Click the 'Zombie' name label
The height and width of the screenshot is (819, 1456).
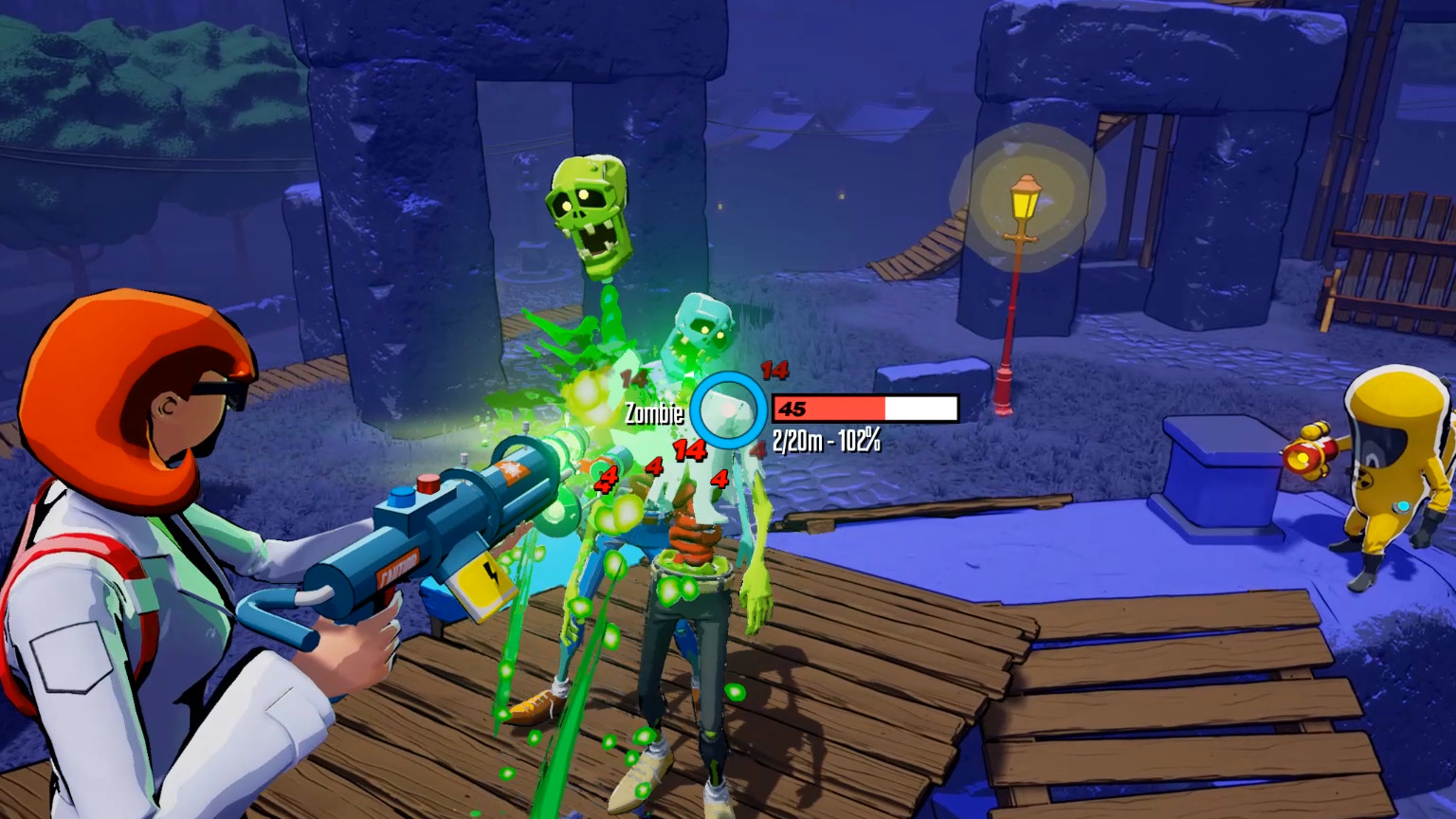[653, 413]
